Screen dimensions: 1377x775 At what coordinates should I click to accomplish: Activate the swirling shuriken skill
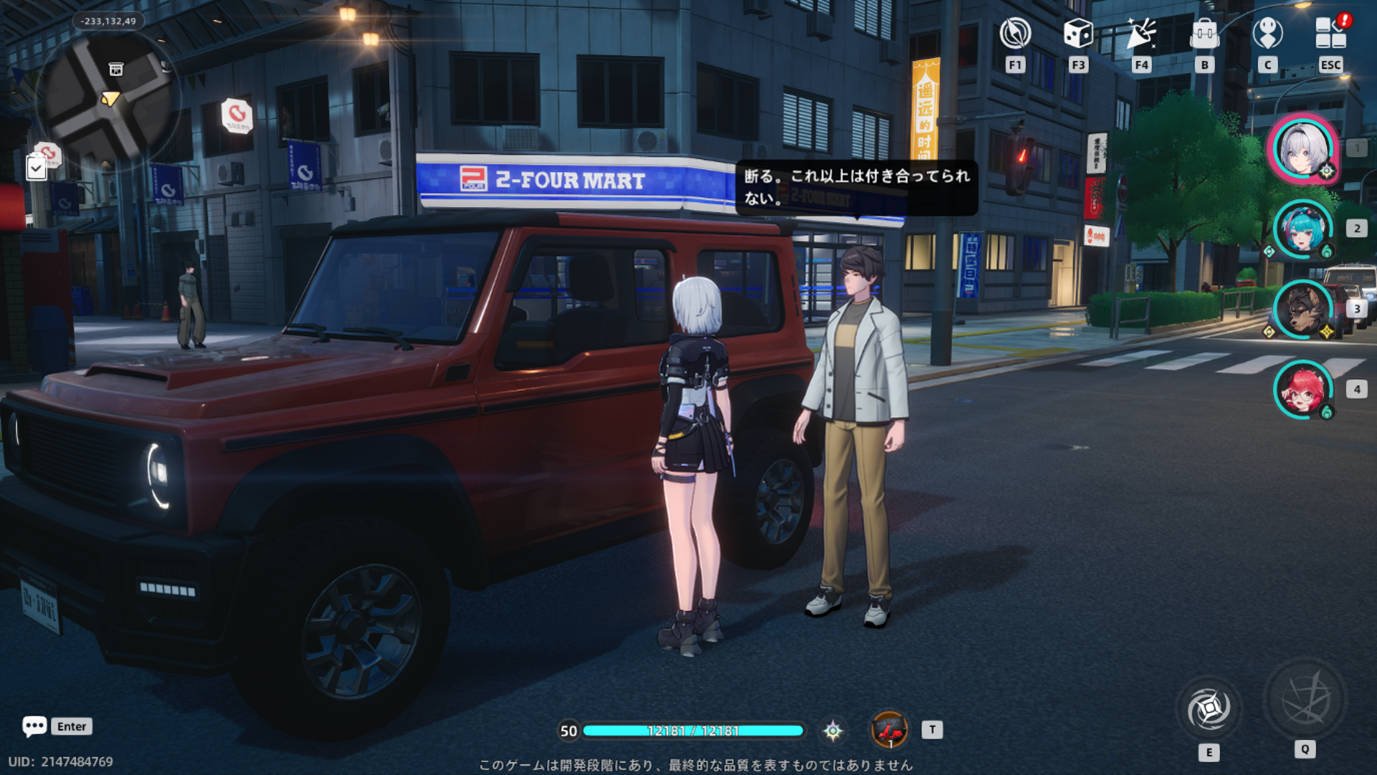point(1208,709)
